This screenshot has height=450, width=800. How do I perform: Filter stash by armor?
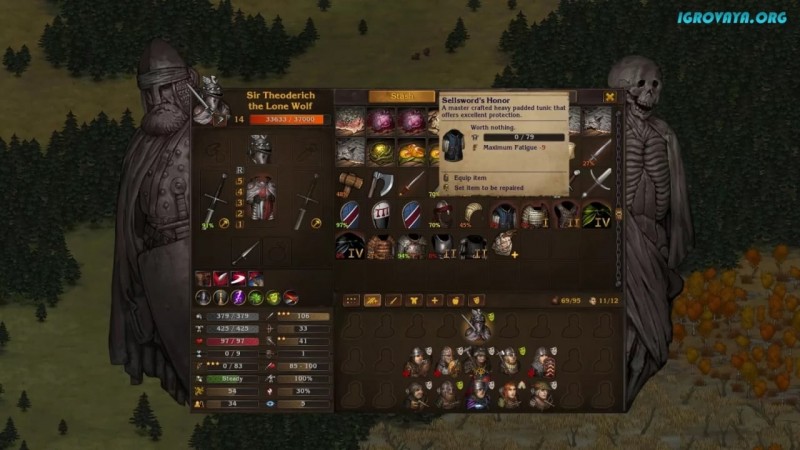pyautogui.click(x=414, y=300)
